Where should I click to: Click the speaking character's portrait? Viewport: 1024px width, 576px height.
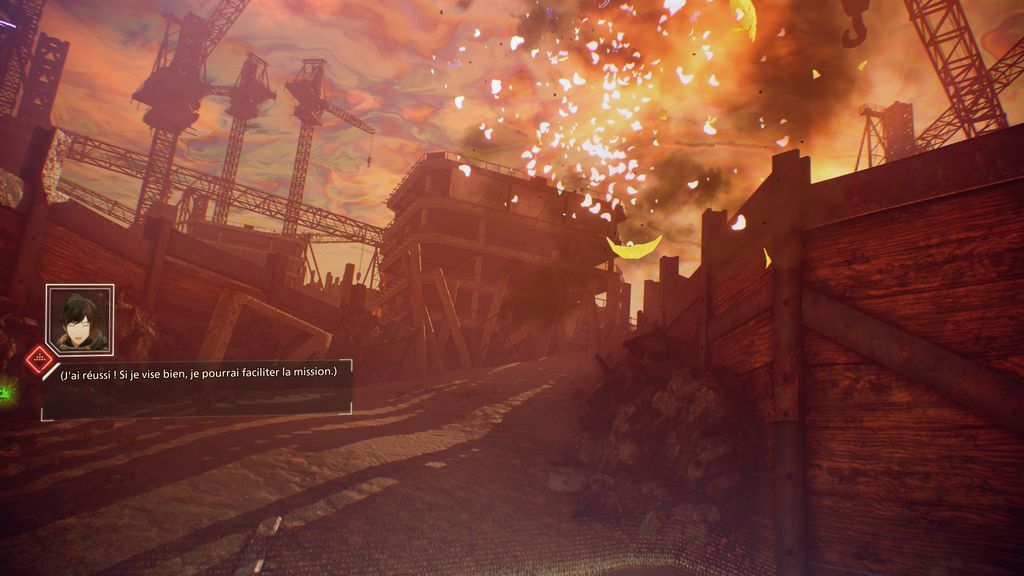click(80, 320)
